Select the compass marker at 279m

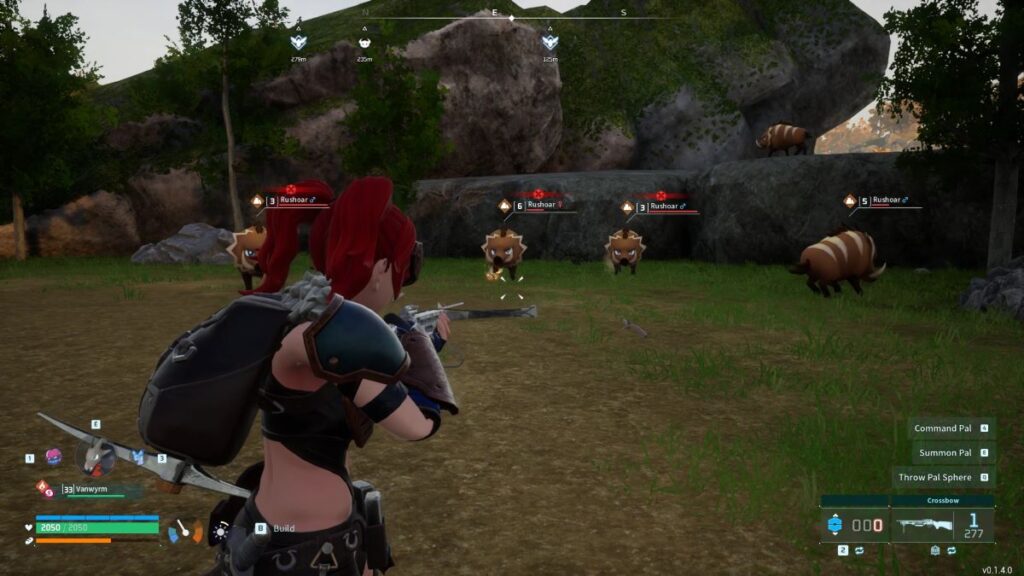click(297, 43)
